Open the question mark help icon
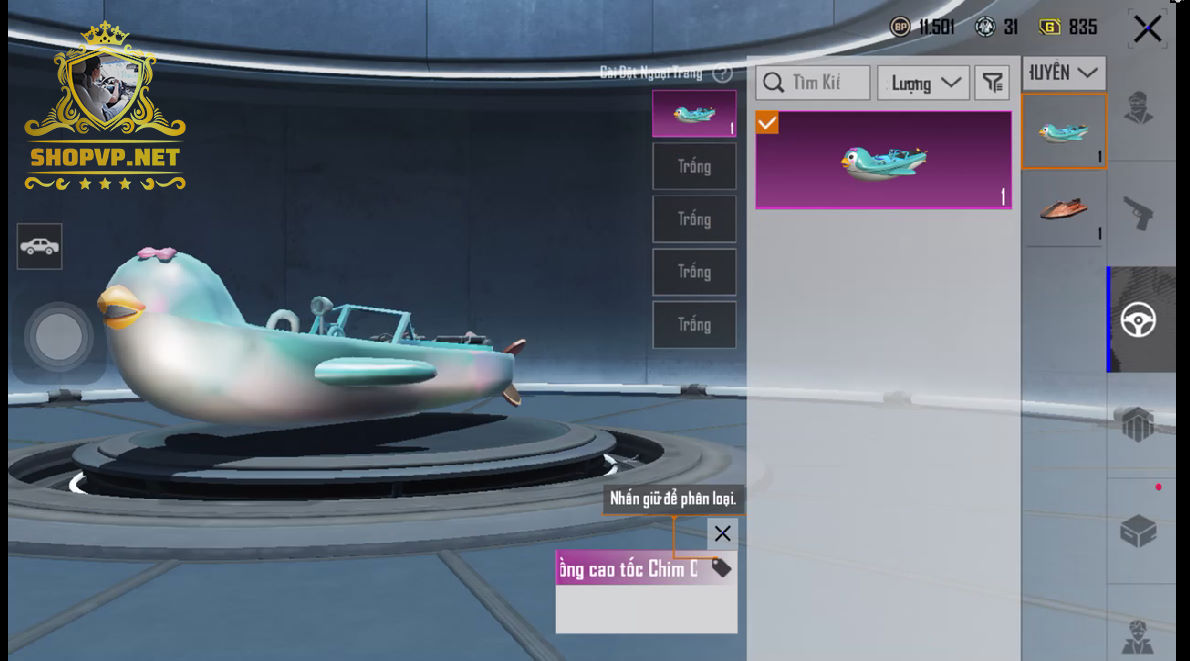Image resolution: width=1190 pixels, height=661 pixels. click(x=723, y=73)
